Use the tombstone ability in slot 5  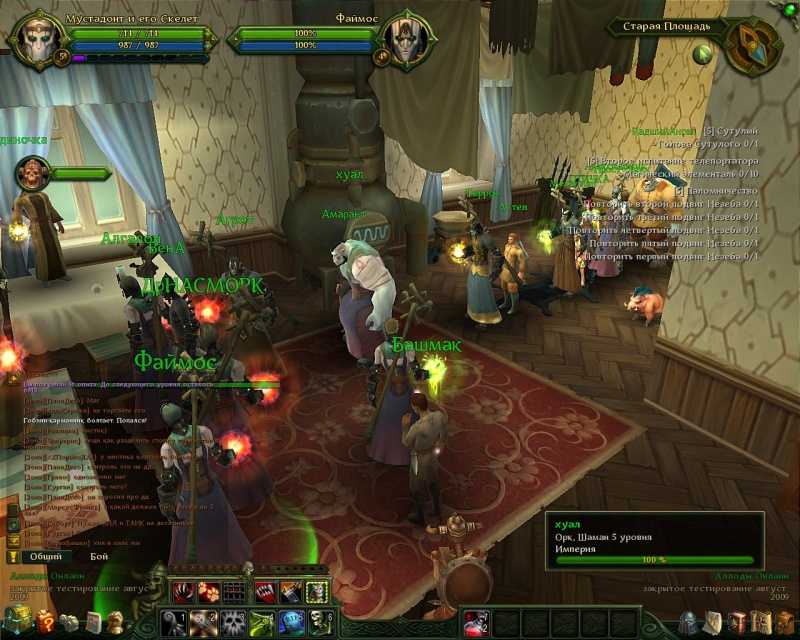pos(291,621)
